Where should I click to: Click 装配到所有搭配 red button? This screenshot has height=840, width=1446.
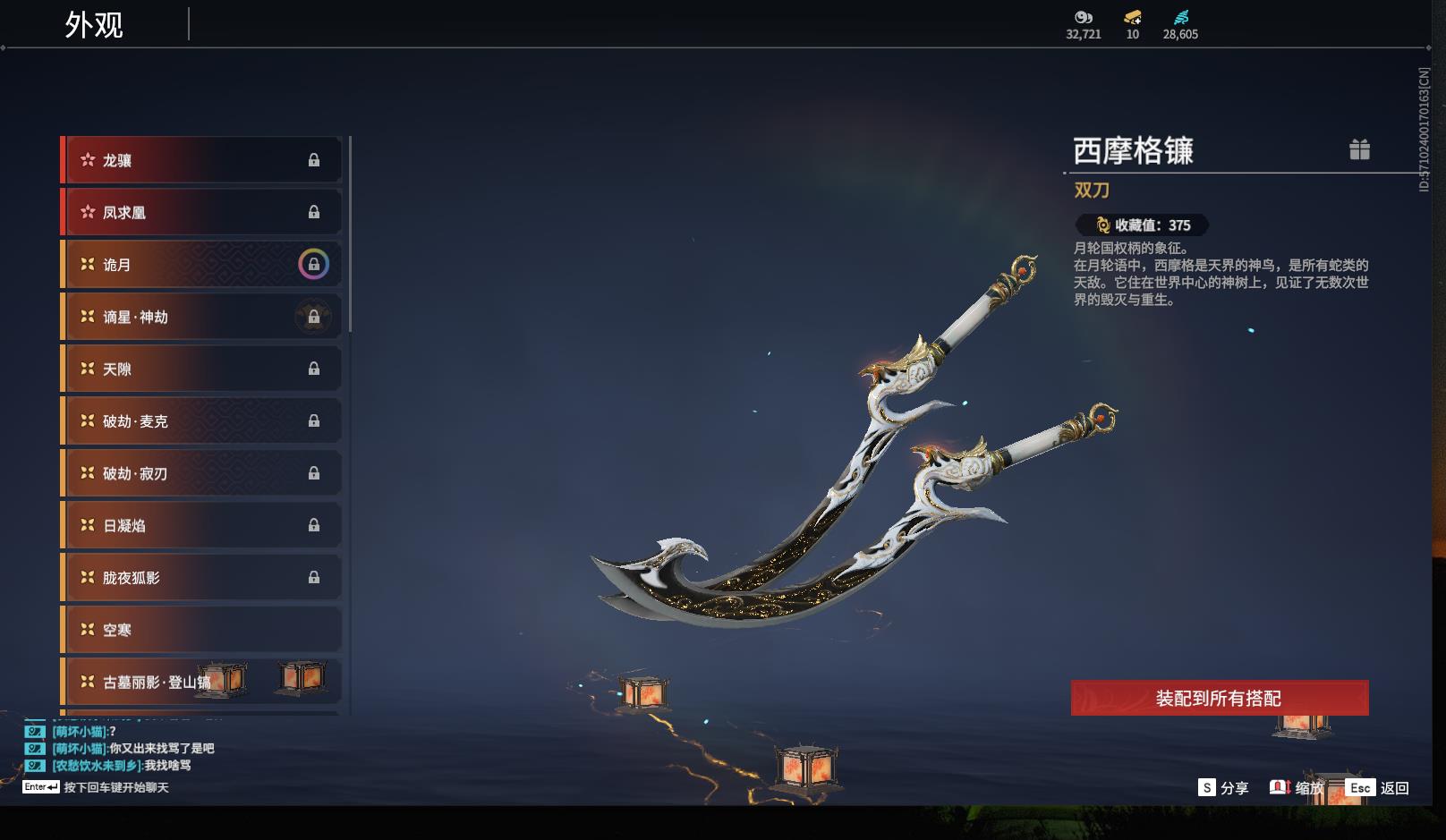click(1219, 698)
